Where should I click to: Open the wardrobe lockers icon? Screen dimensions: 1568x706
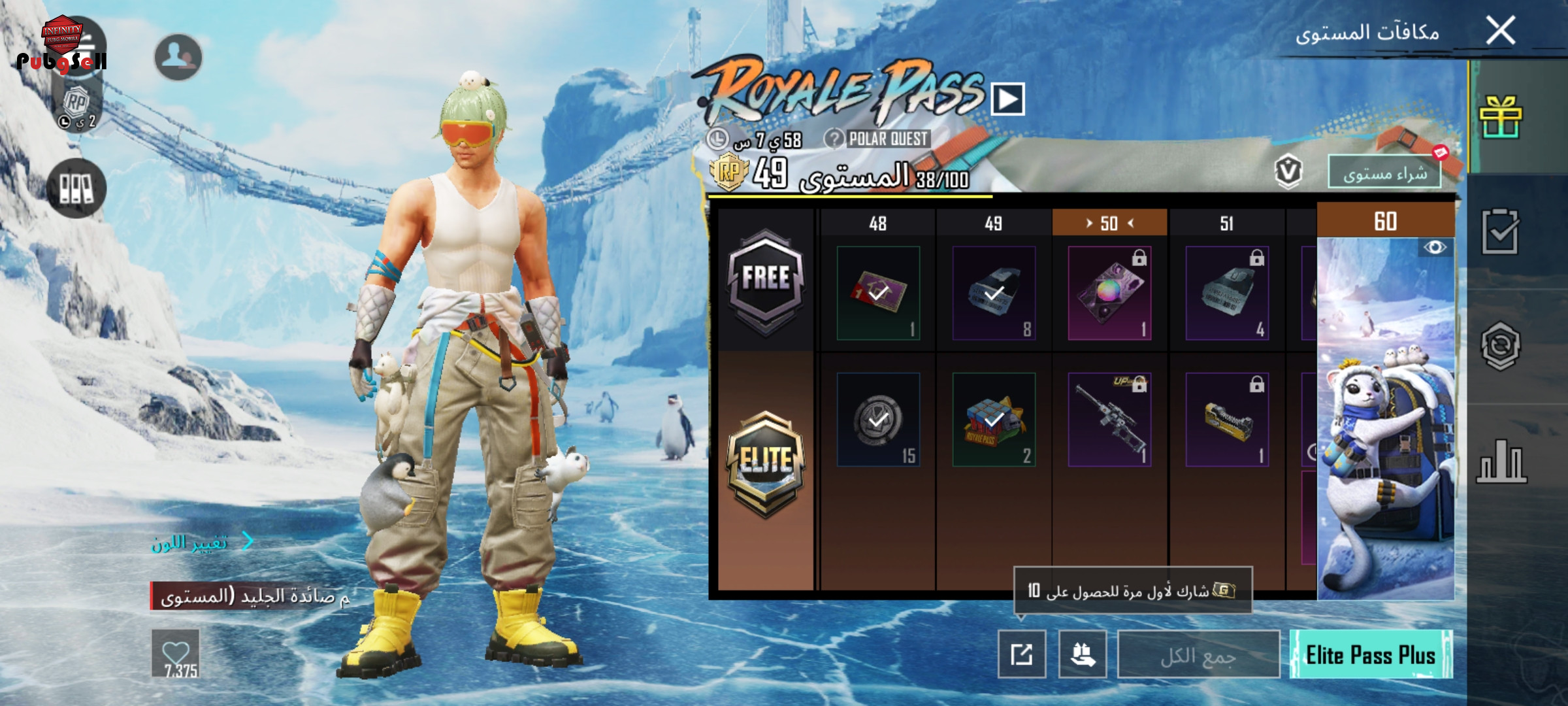[76, 188]
